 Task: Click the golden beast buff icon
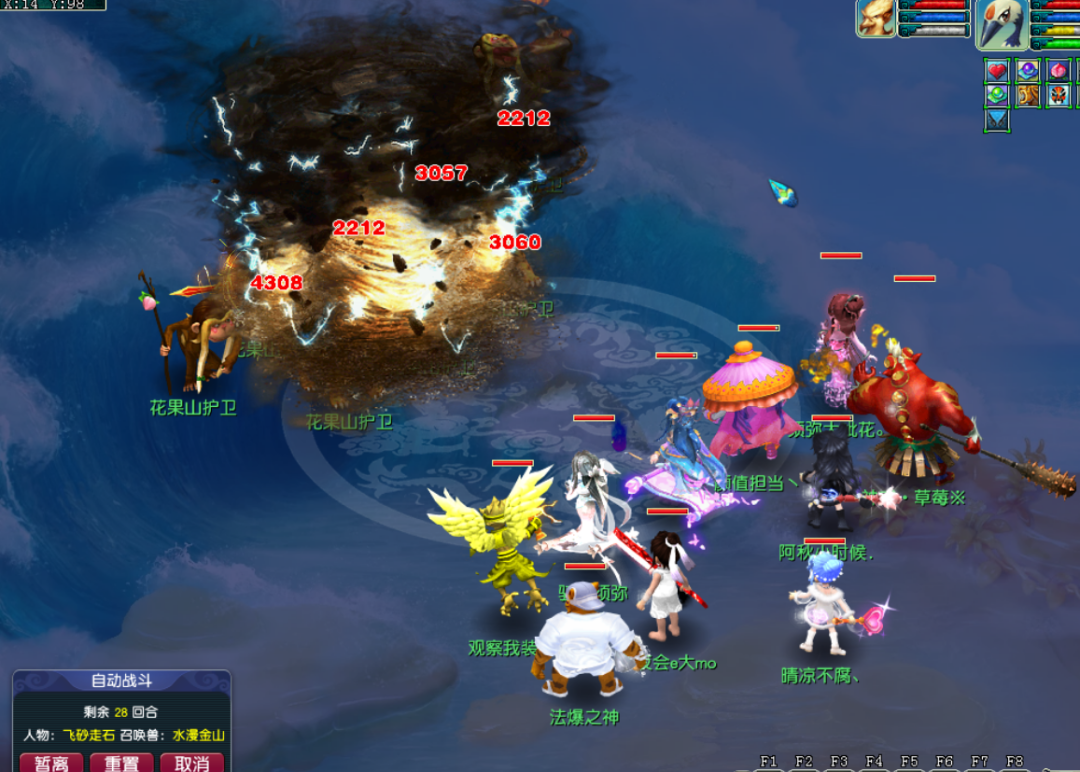pos(1027,96)
